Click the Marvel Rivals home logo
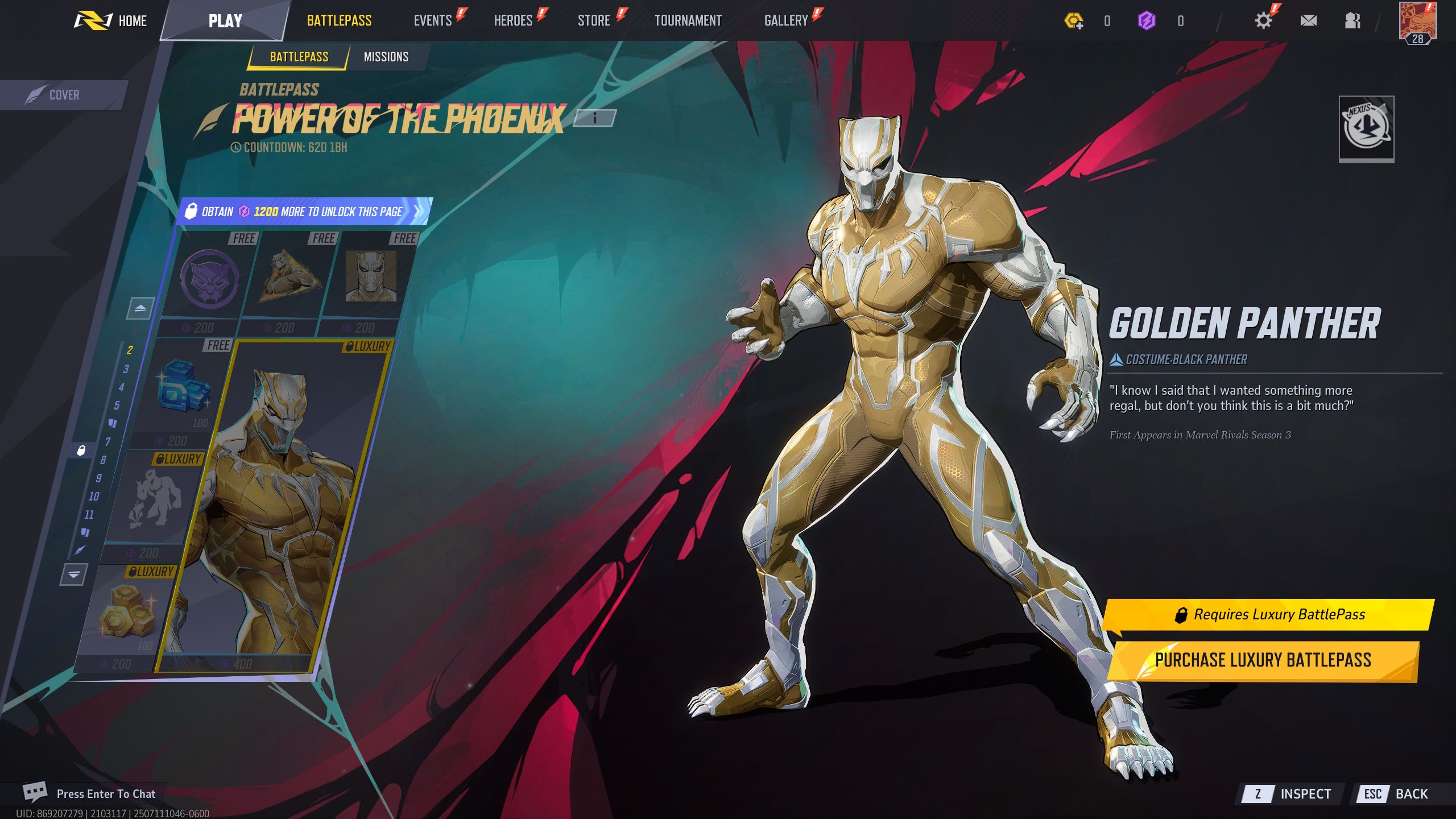The image size is (1456, 819). (94, 20)
